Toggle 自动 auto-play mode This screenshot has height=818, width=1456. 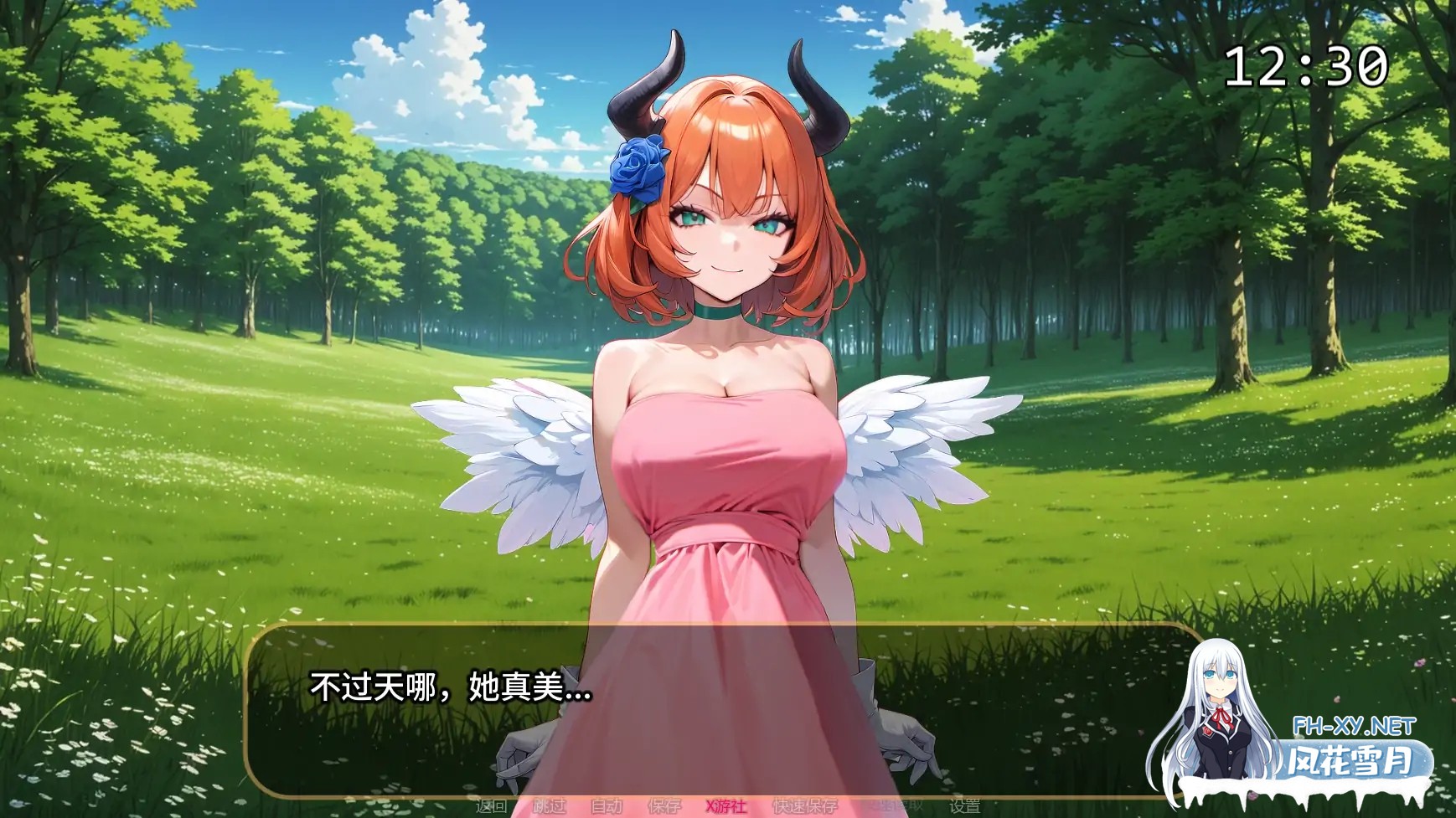606,805
